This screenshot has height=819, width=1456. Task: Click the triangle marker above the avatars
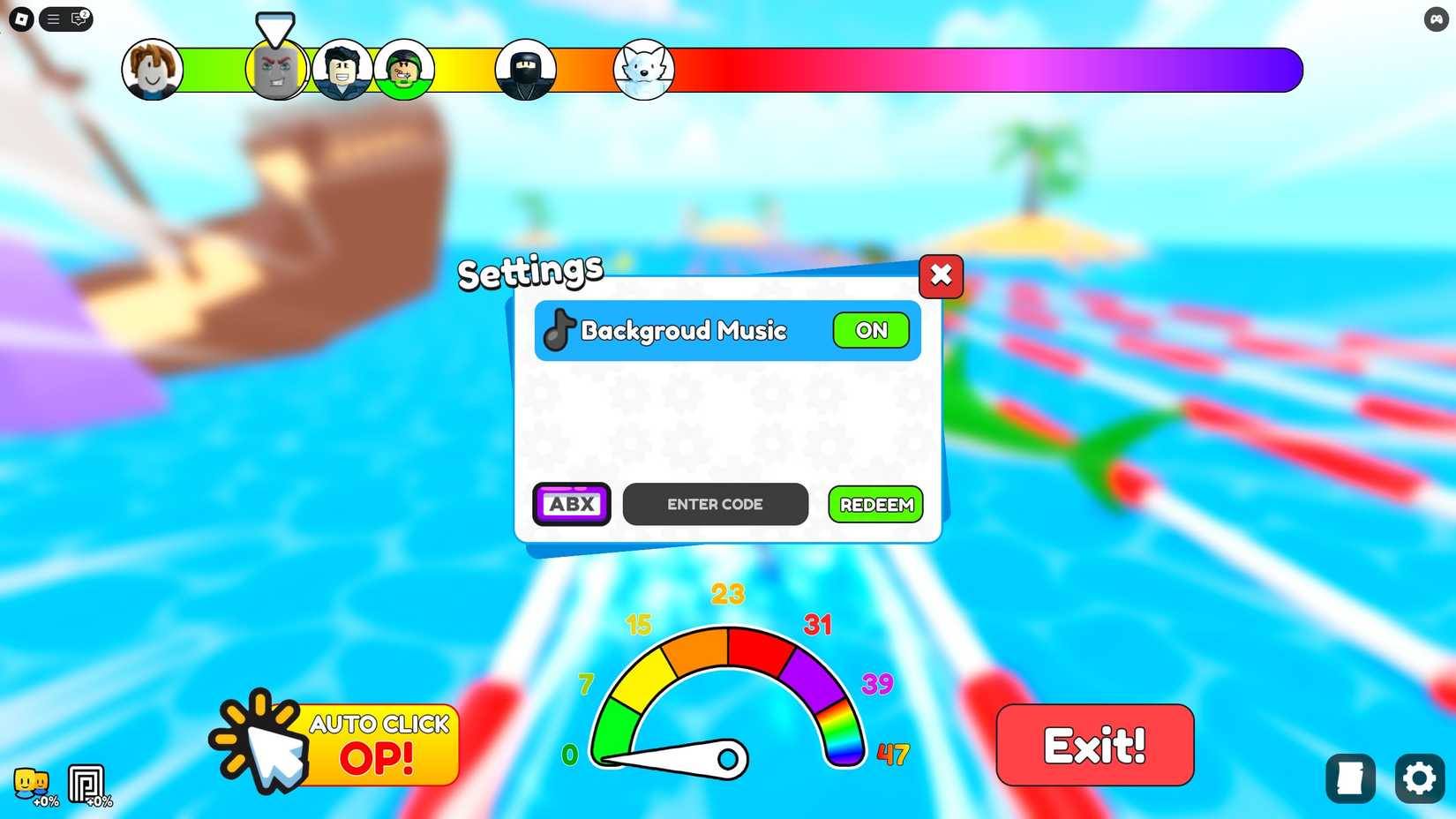[x=275, y=28]
